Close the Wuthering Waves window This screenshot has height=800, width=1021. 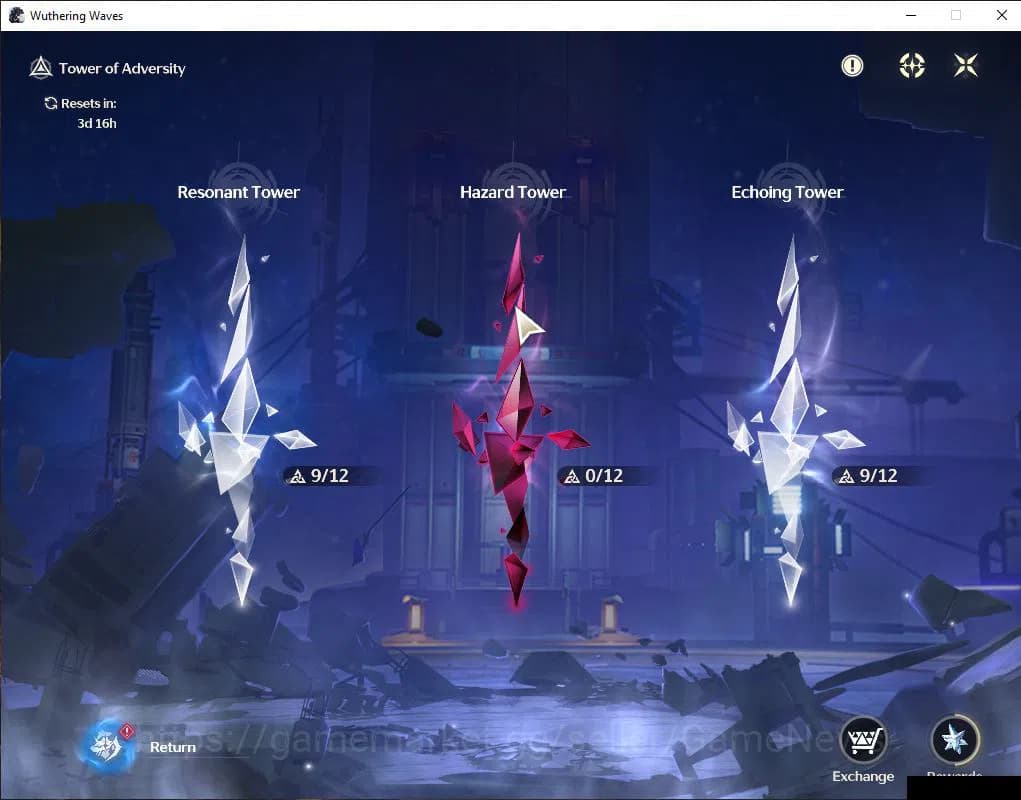[1001, 15]
